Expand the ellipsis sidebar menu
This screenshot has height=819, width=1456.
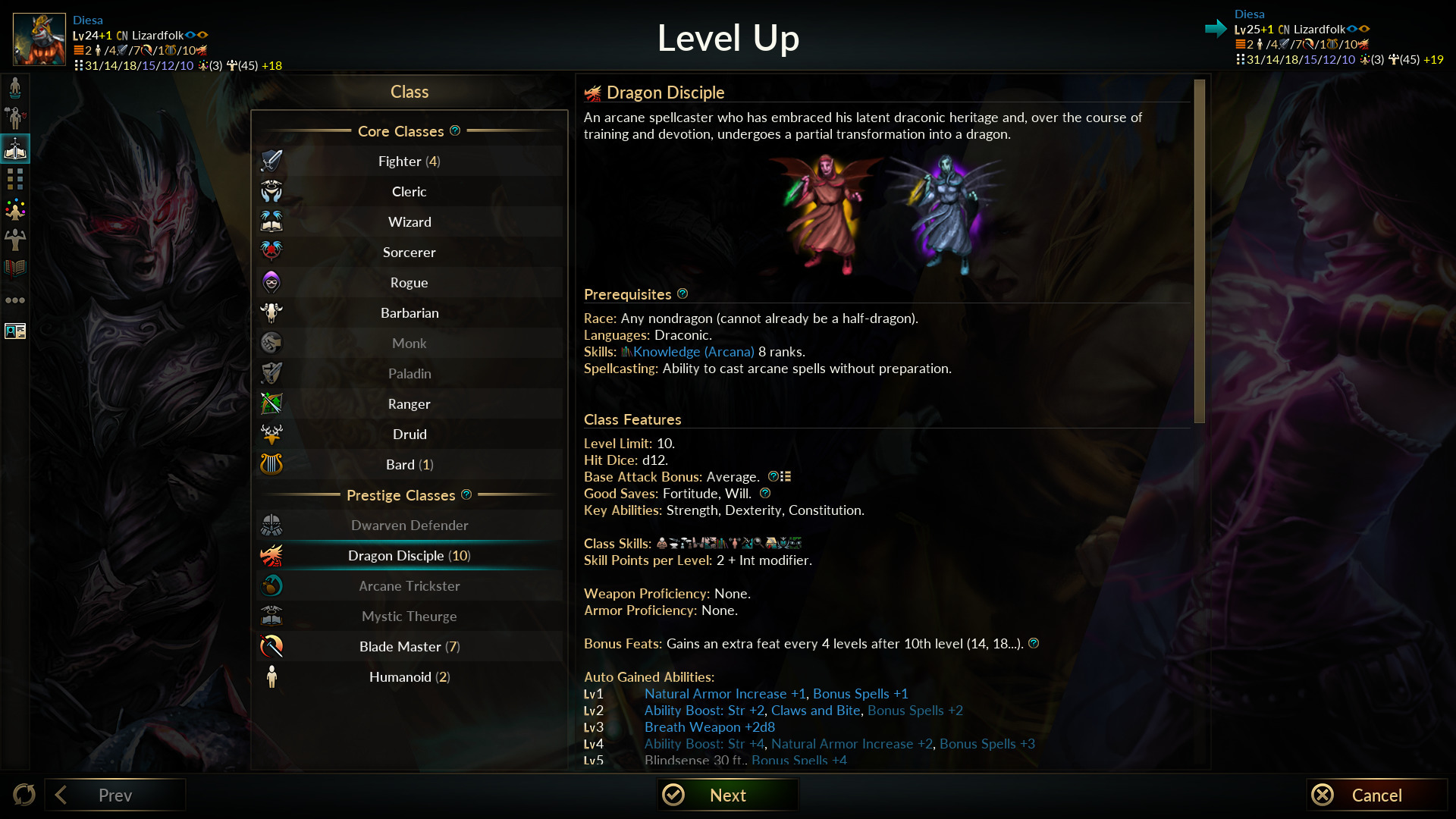(x=15, y=300)
